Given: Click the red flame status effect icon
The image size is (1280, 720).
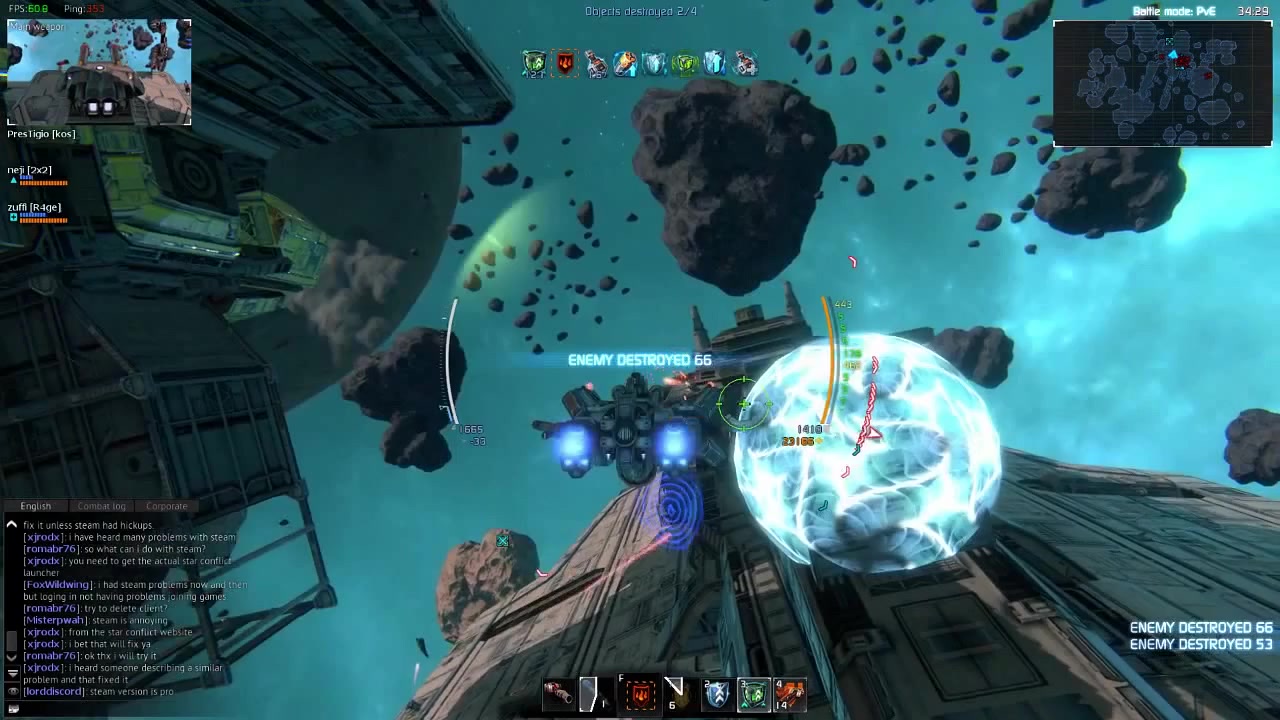Looking at the screenshot, I should click(565, 64).
